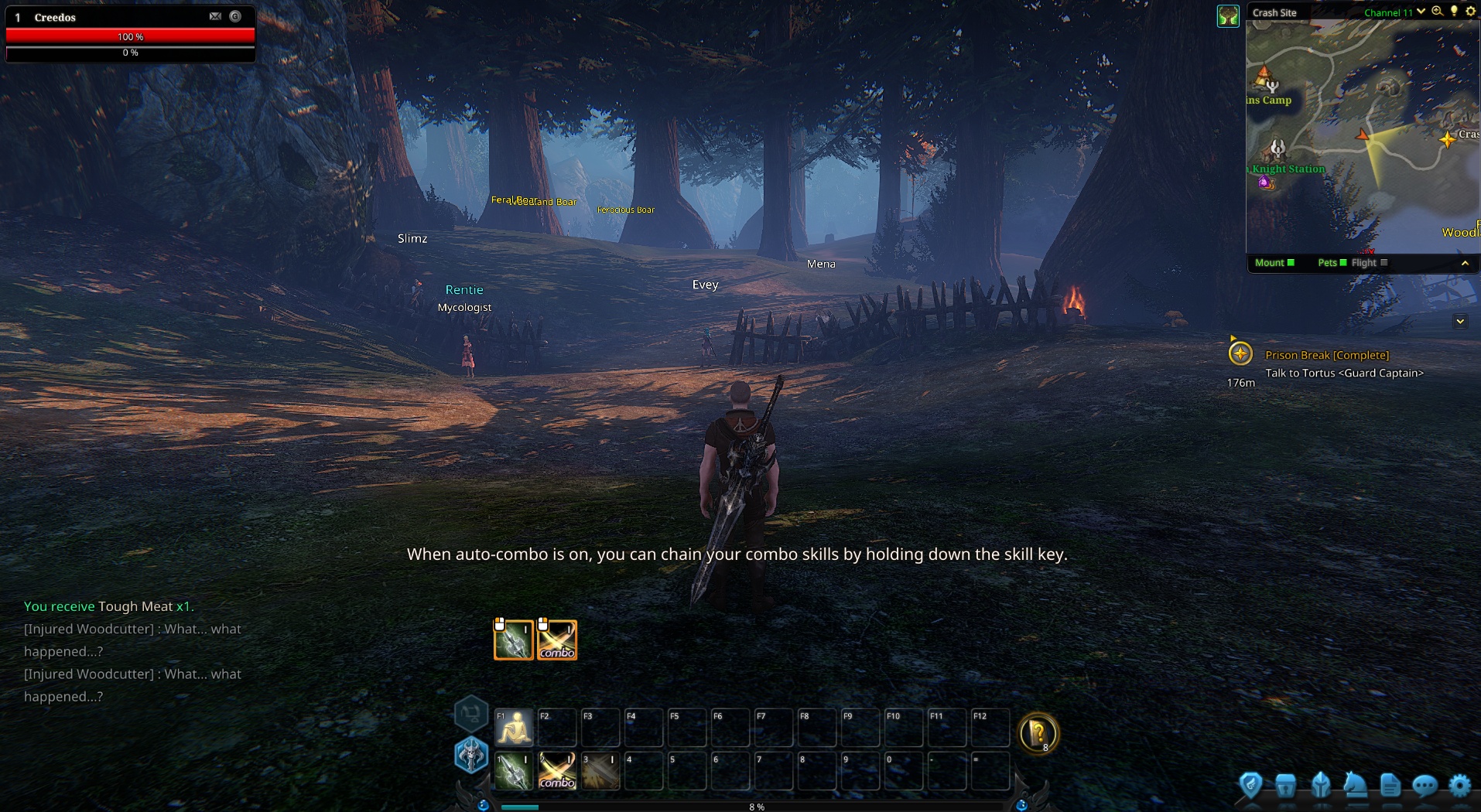Open the knight helmet character menu icon
Image resolution: width=1481 pixels, height=812 pixels.
pyautogui.click(x=1321, y=786)
